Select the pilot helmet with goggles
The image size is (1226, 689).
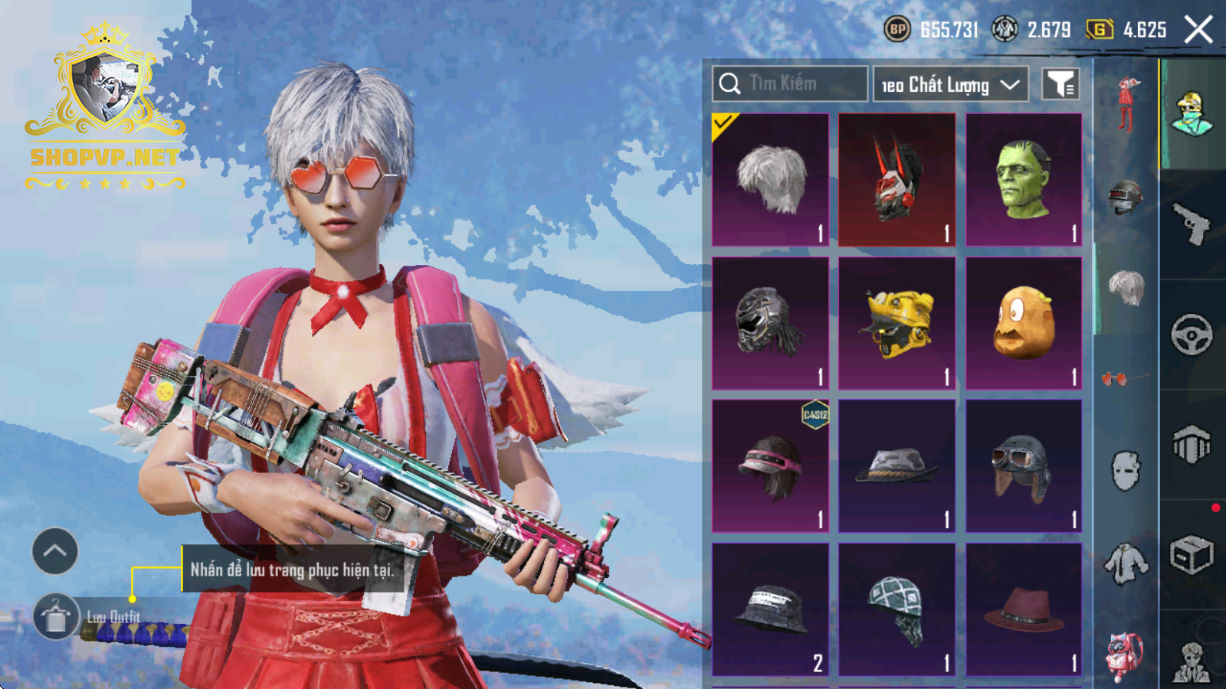[x=1024, y=466]
